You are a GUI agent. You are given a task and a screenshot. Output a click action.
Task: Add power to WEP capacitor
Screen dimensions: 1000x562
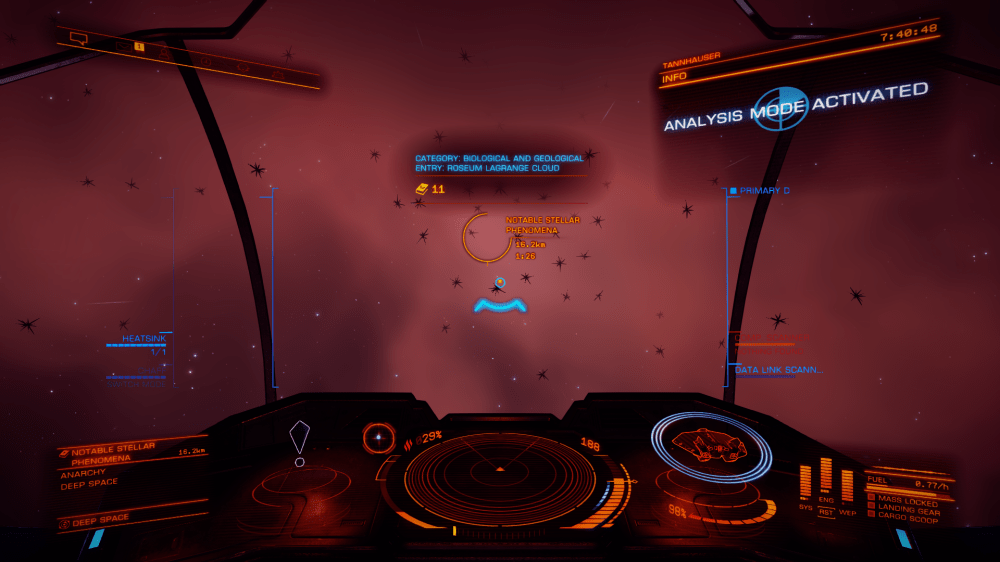coord(847,483)
